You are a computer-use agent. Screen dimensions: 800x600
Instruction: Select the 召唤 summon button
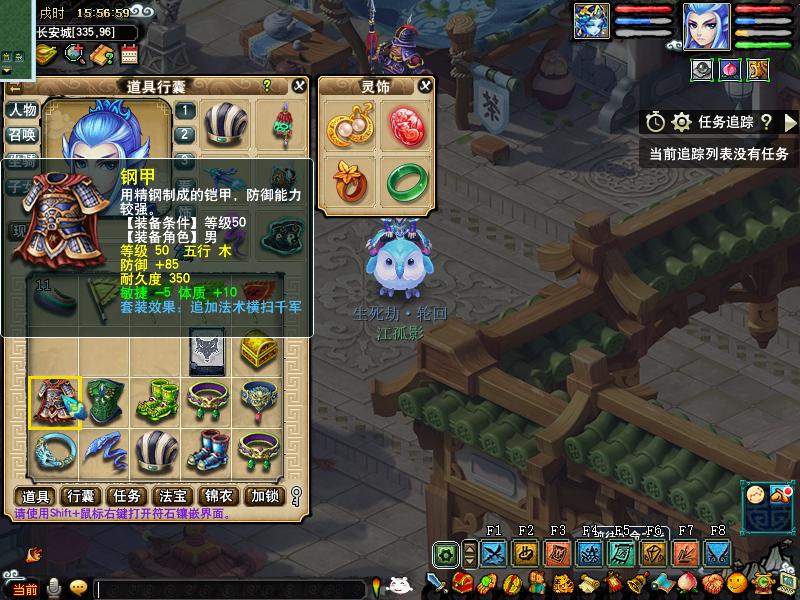22,135
